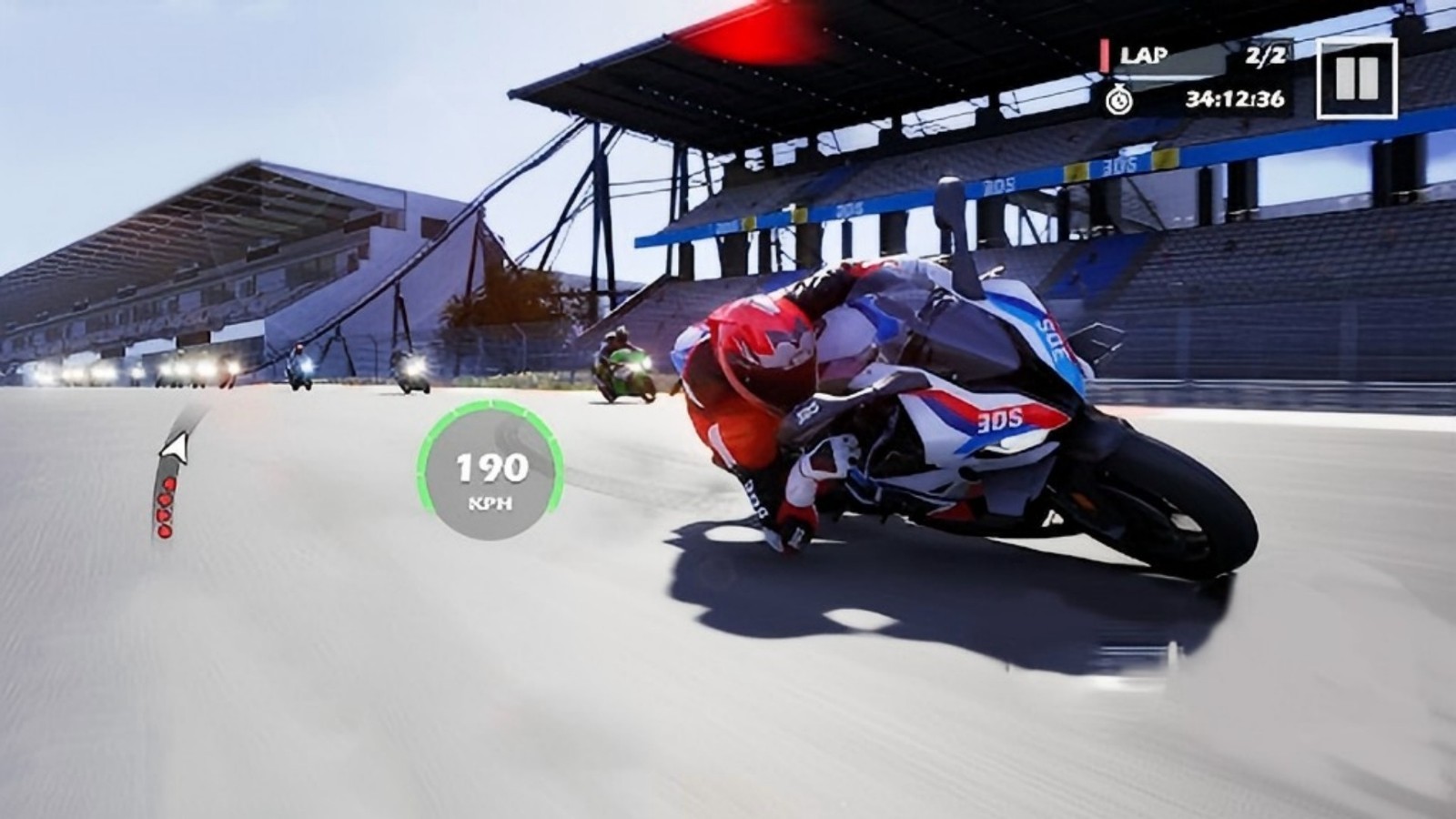
Task: Tap the race timer 34:12:36
Action: click(1233, 97)
